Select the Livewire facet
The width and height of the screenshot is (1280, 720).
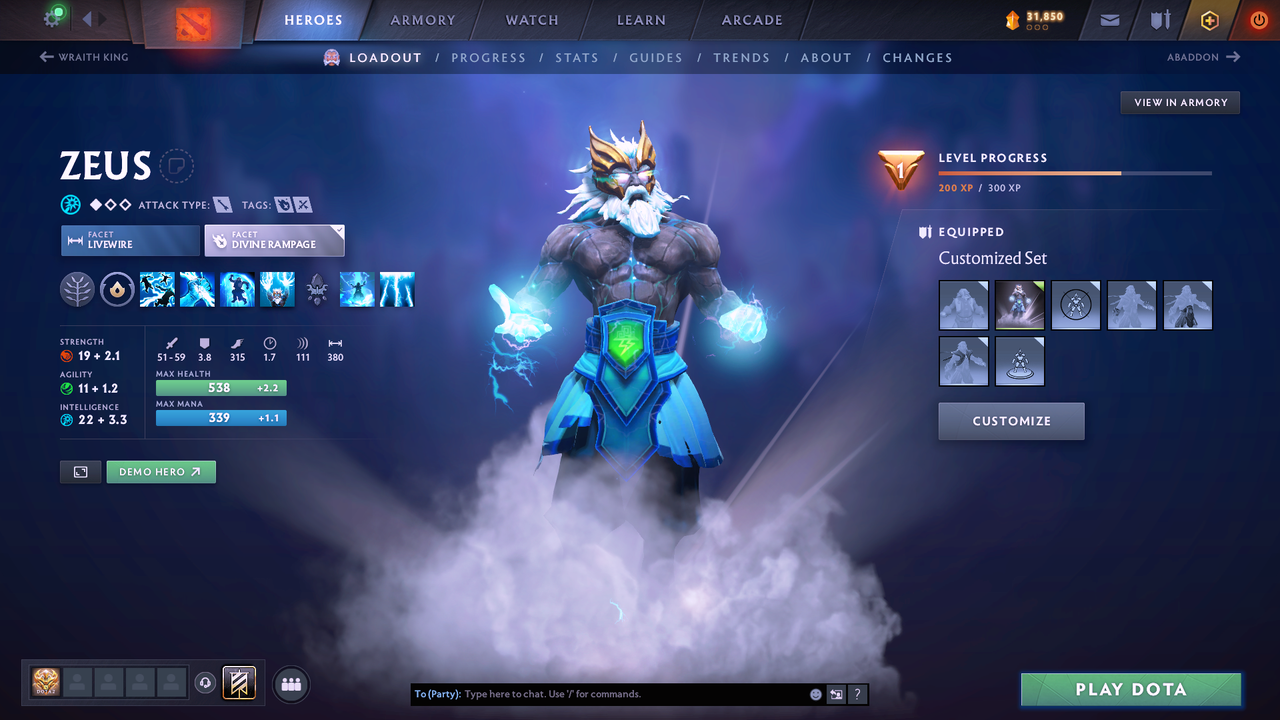tap(130, 240)
